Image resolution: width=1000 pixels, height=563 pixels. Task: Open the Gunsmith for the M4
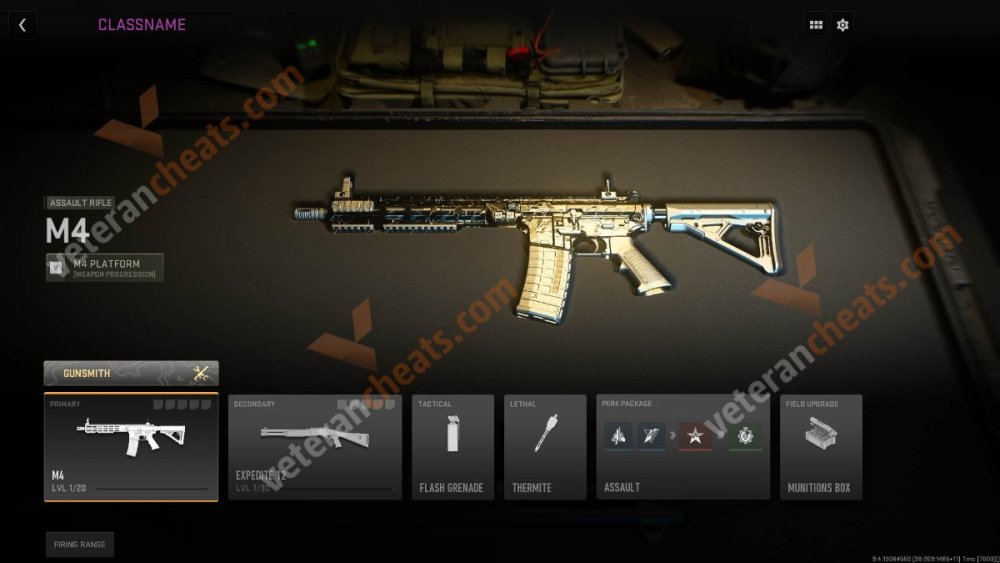click(x=131, y=373)
